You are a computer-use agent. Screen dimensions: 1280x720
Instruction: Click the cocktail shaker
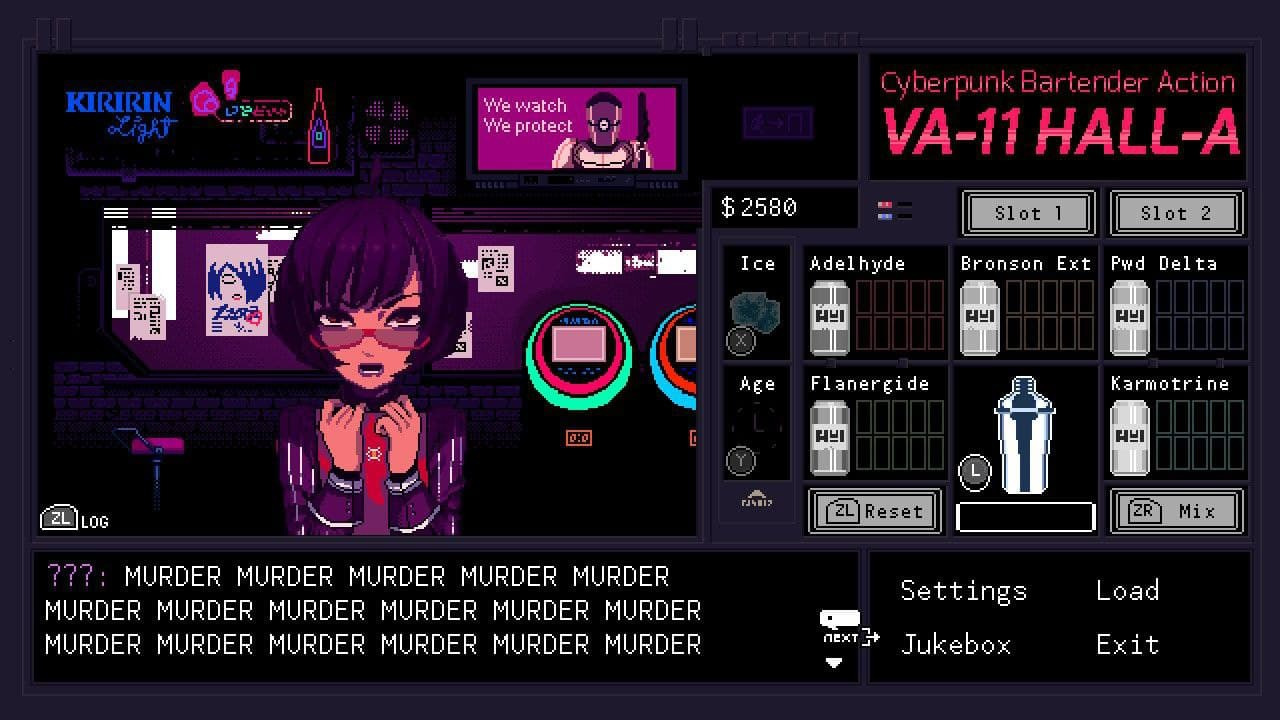click(x=1025, y=435)
